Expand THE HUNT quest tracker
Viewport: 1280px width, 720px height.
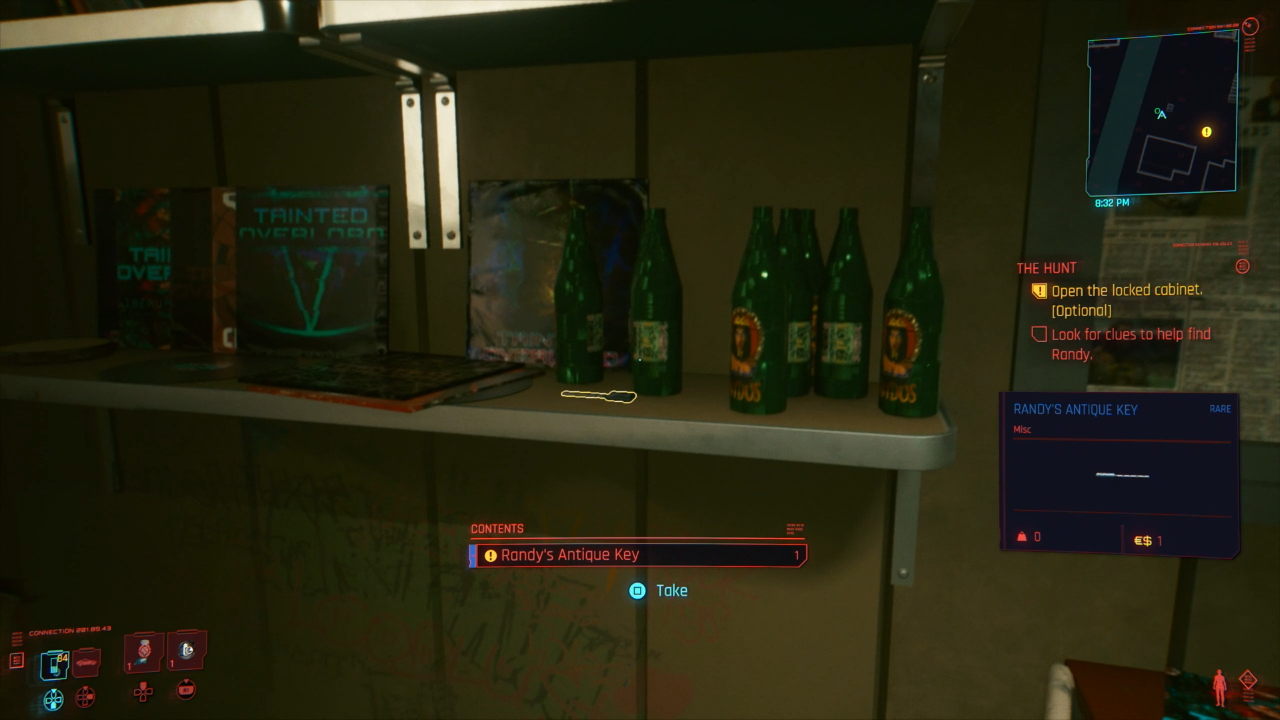tap(1046, 267)
